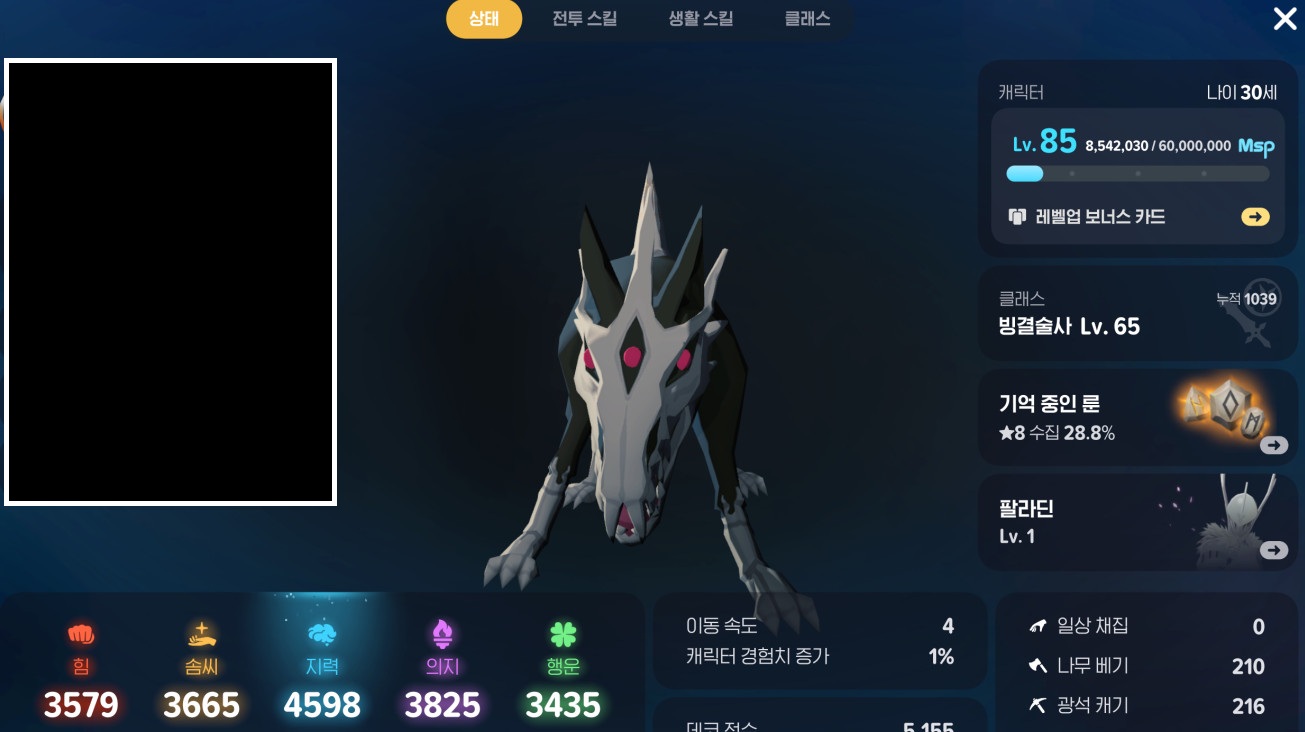This screenshot has width=1305, height=732.
Task: View the 기억 중인 룬 panel
Action: coord(1137,418)
